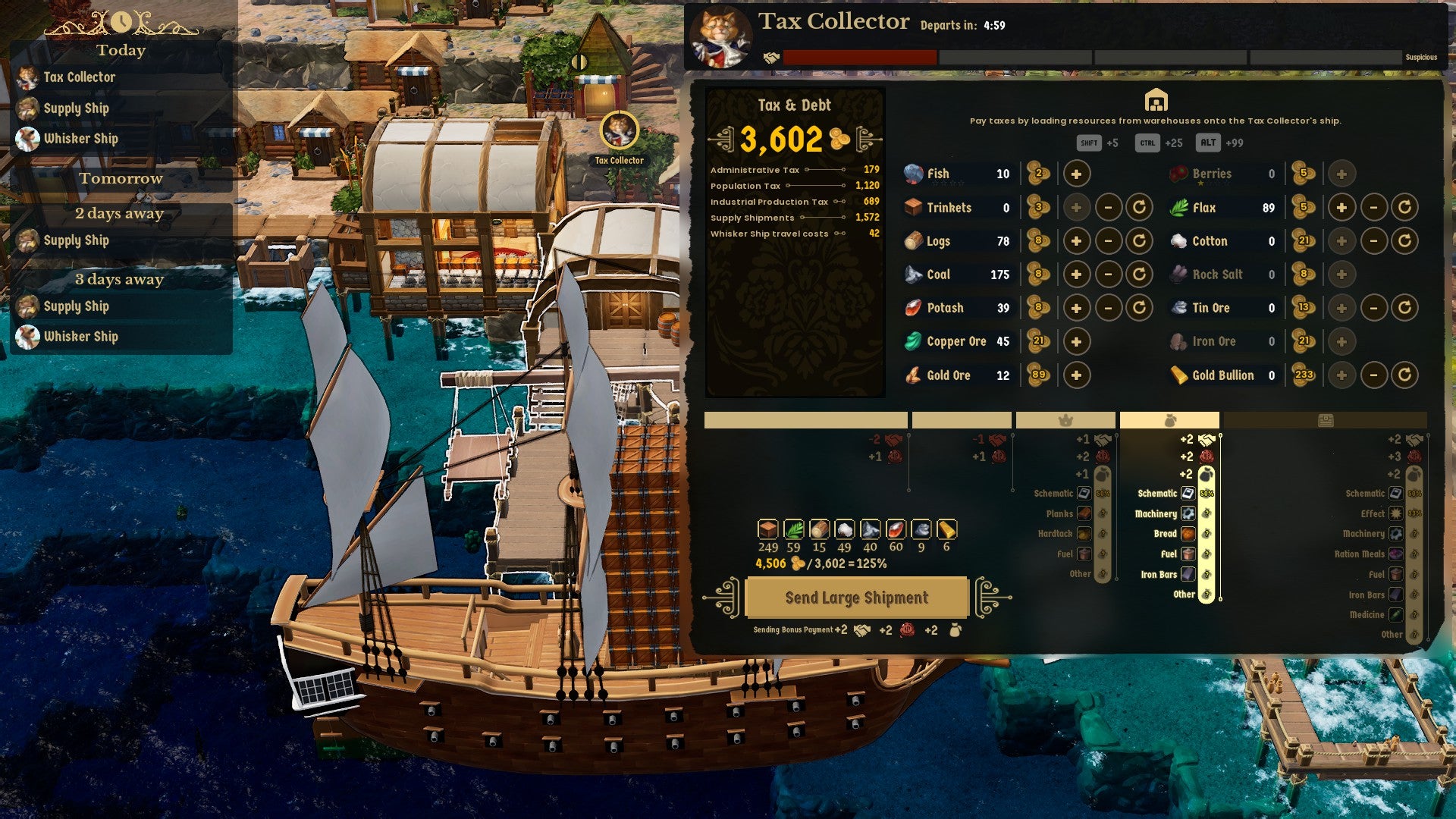The height and width of the screenshot is (819, 1456).
Task: Add Flax to the tax shipment
Action: pos(1341,207)
